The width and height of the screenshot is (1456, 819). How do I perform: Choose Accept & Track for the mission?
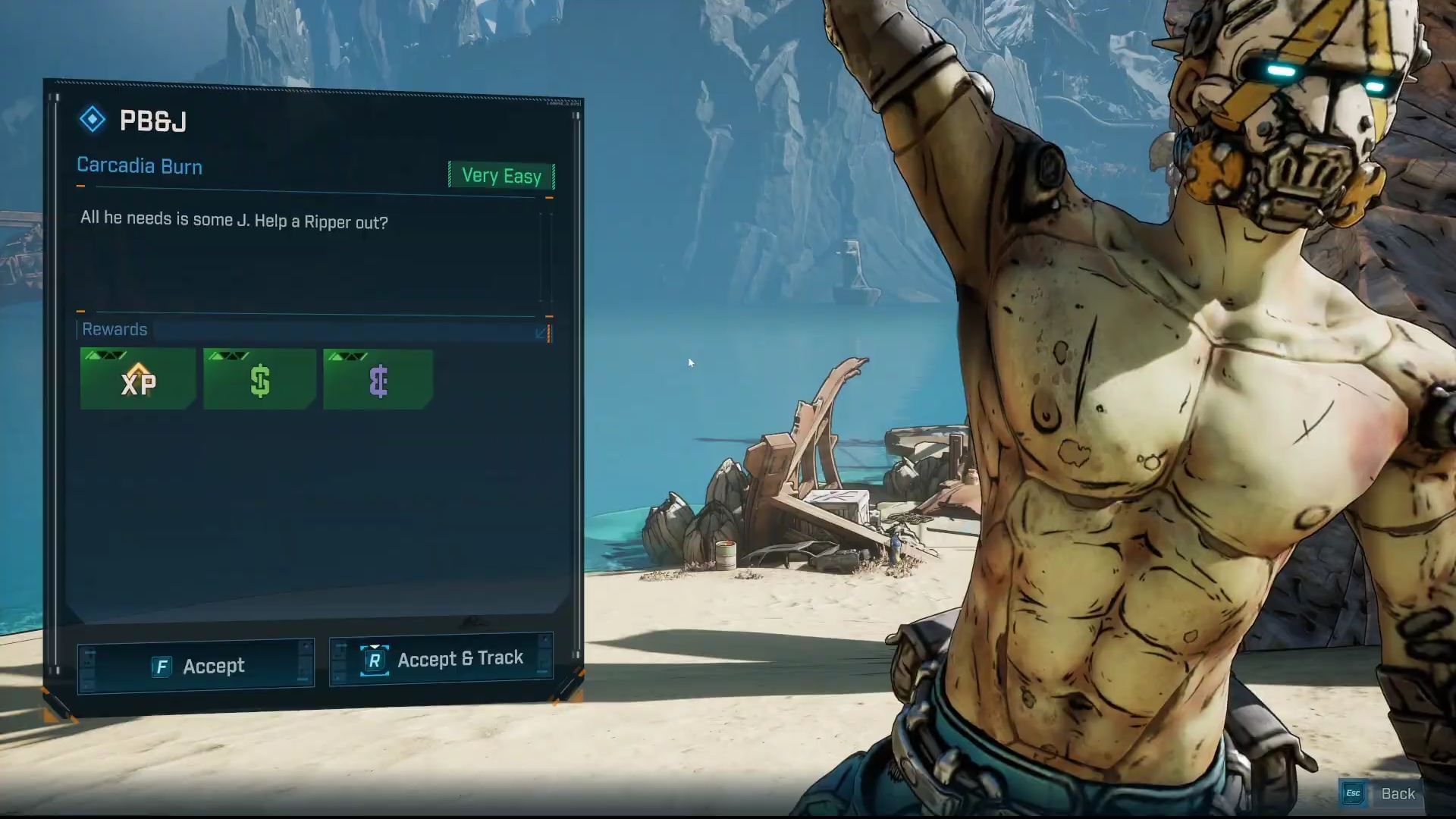tap(441, 659)
